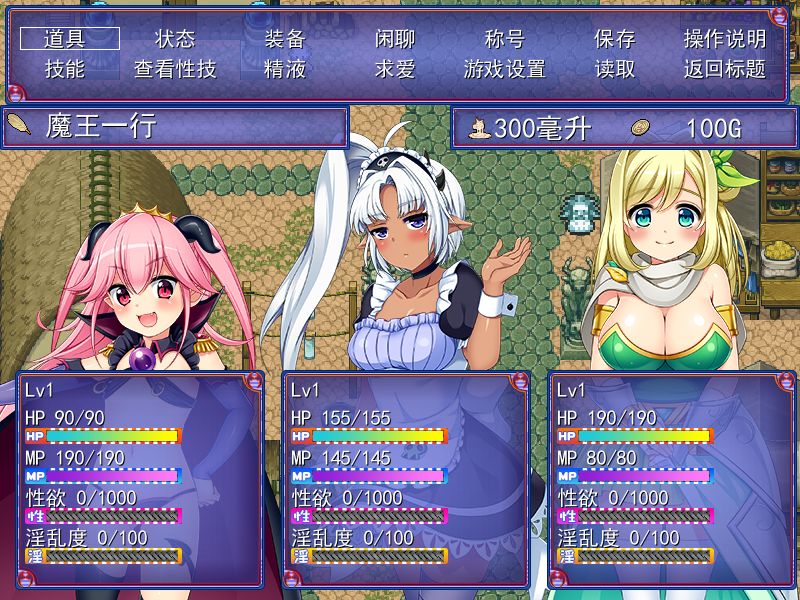This screenshot has height=600, width=800.
Task: Open 操作说明 controls guide
Action: 725,39
